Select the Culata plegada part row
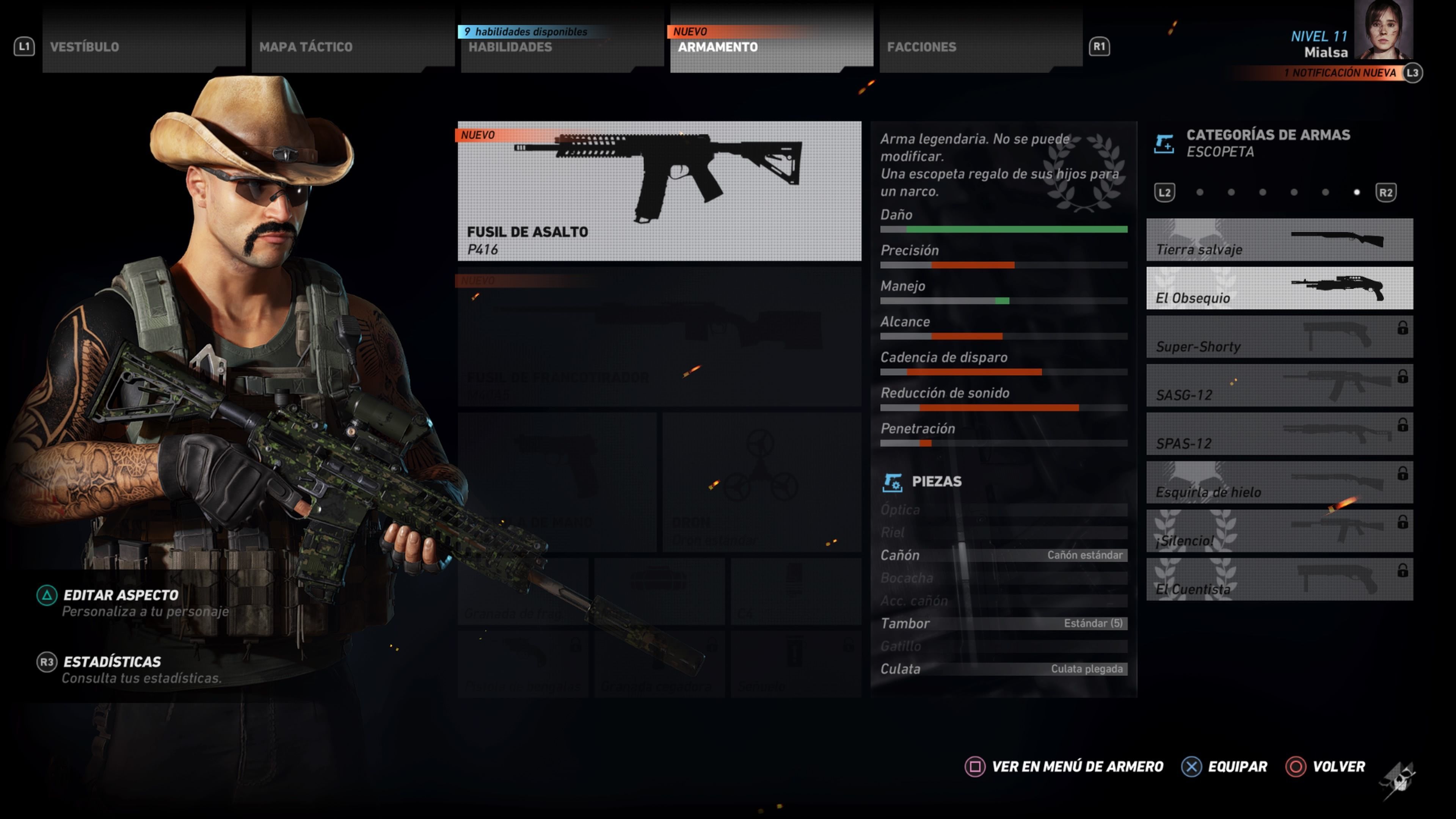Image resolution: width=1456 pixels, height=819 pixels. point(1004,669)
